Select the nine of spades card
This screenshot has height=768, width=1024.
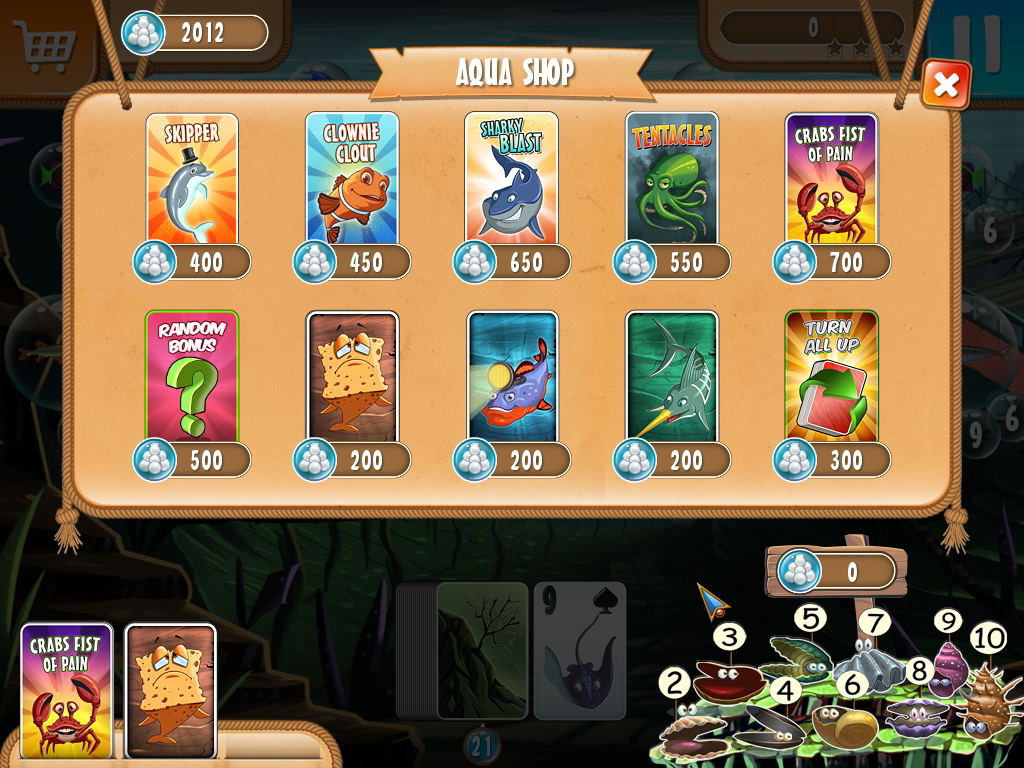click(x=580, y=650)
